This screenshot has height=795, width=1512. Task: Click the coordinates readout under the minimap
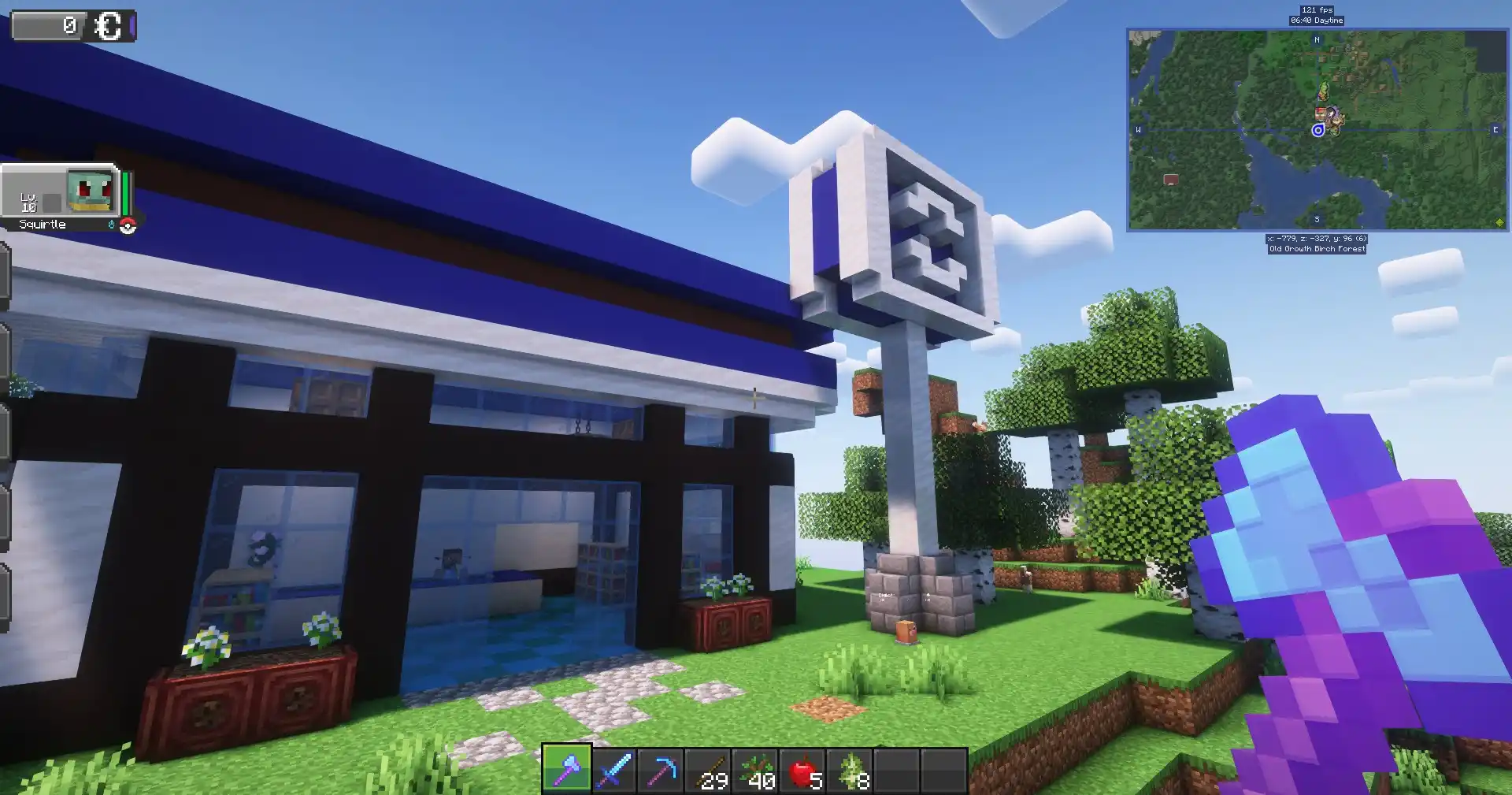click(x=1317, y=238)
